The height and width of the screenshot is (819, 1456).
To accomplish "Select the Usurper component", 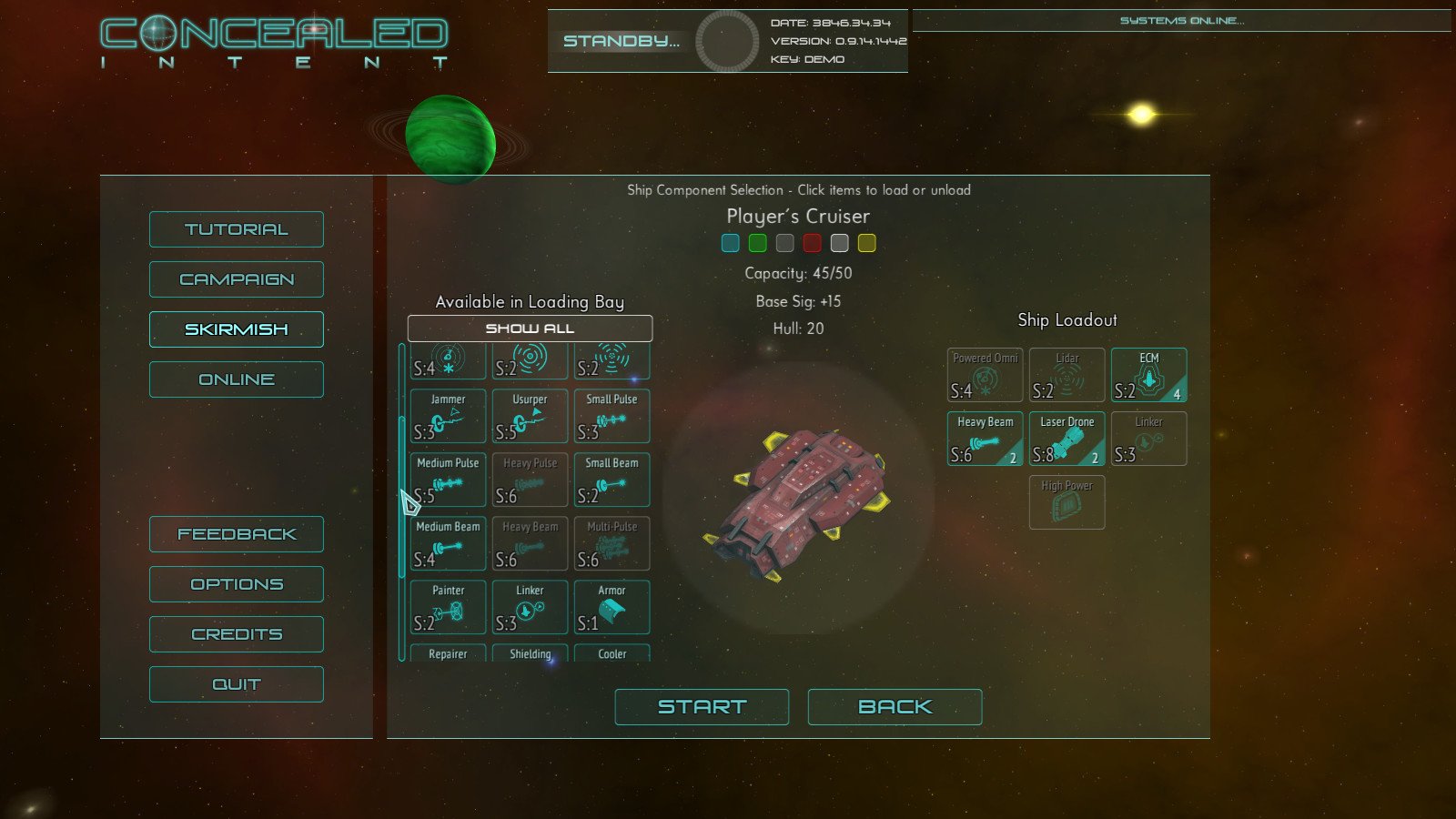I will (x=530, y=416).
